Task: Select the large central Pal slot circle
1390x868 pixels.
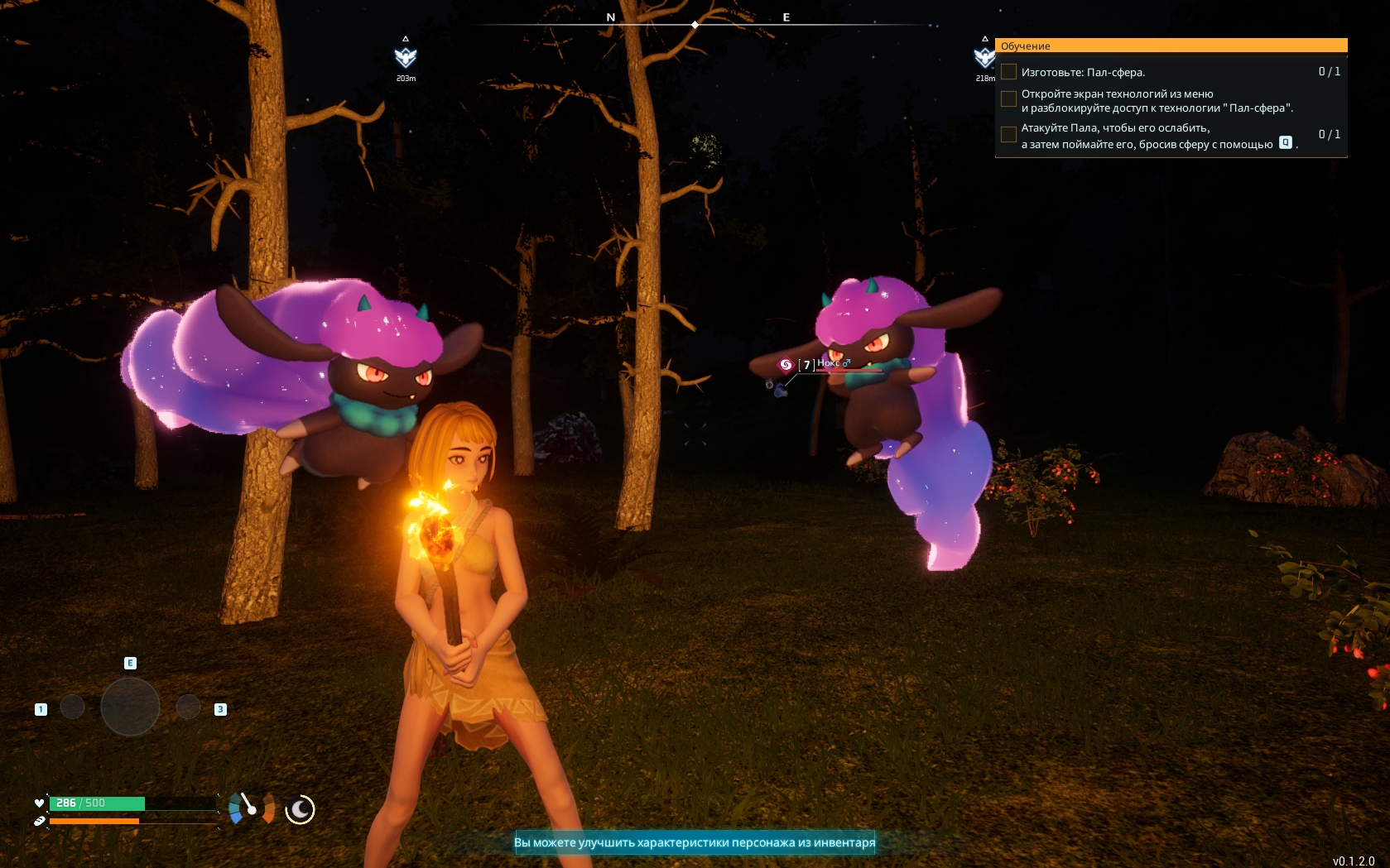Action: click(130, 707)
